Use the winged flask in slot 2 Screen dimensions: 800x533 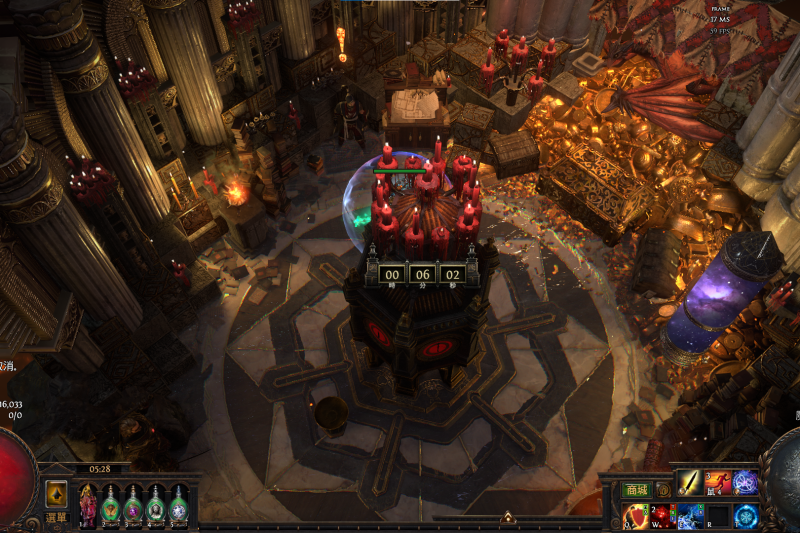(111, 505)
